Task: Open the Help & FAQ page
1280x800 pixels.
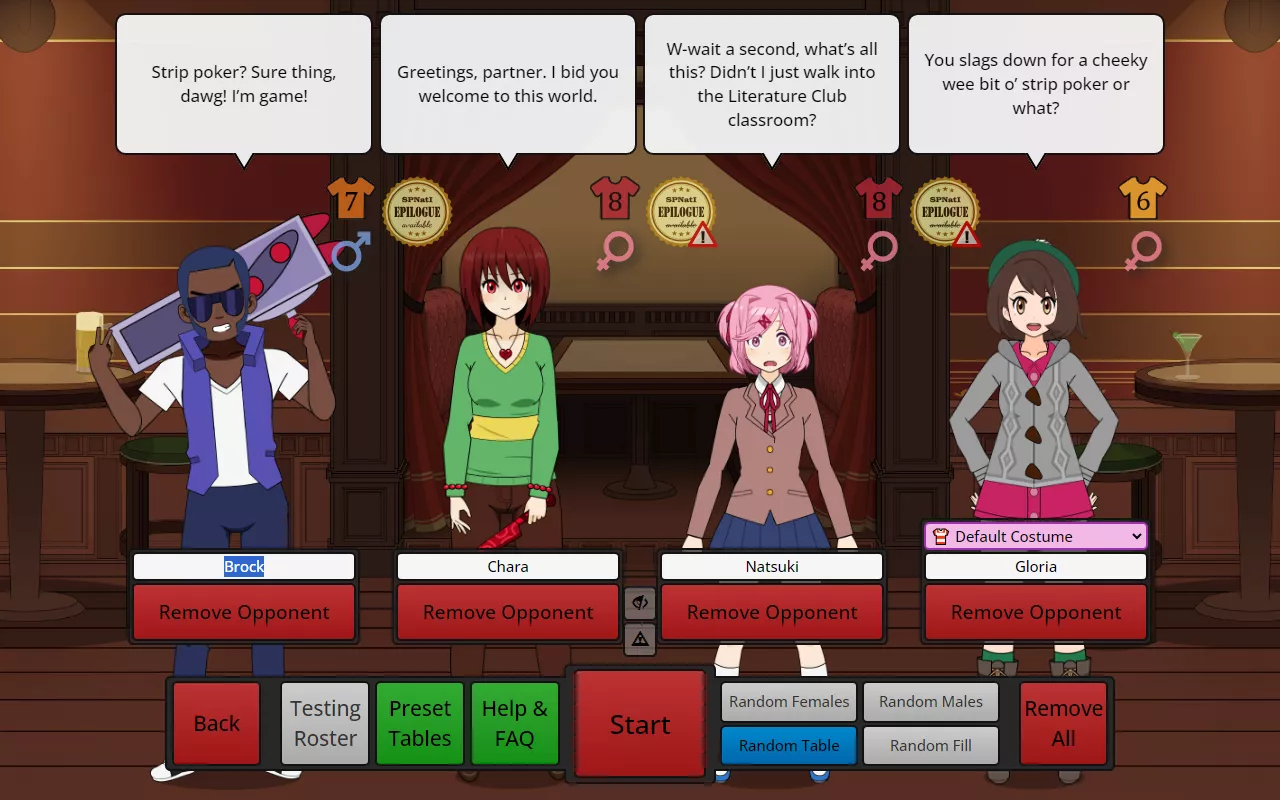Action: point(514,722)
